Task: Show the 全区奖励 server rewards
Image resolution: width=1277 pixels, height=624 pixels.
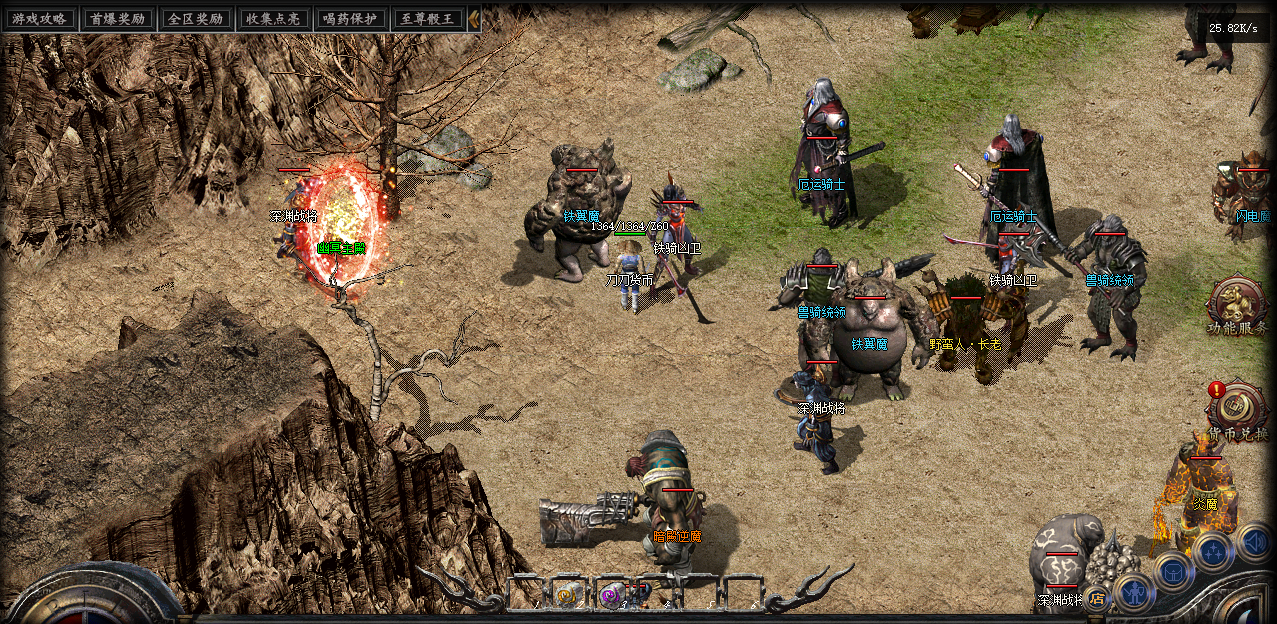Action: [195, 18]
